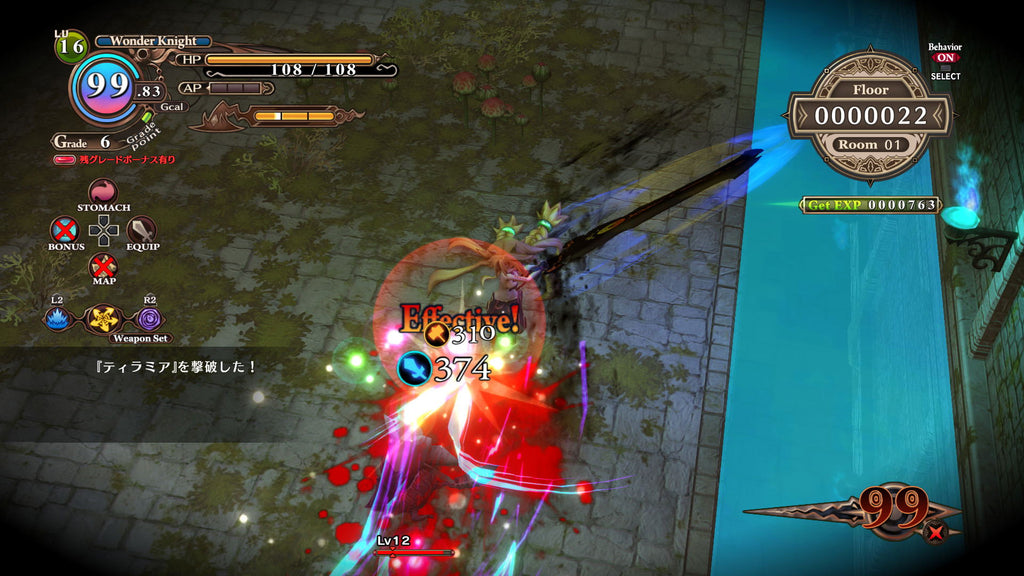Open the Stomach menu icon
Viewport: 1024px width, 576px height.
point(103,192)
